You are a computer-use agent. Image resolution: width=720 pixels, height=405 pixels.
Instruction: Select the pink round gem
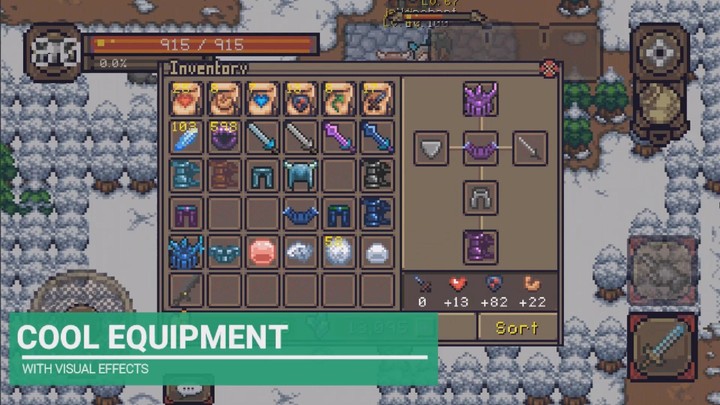[x=263, y=251]
